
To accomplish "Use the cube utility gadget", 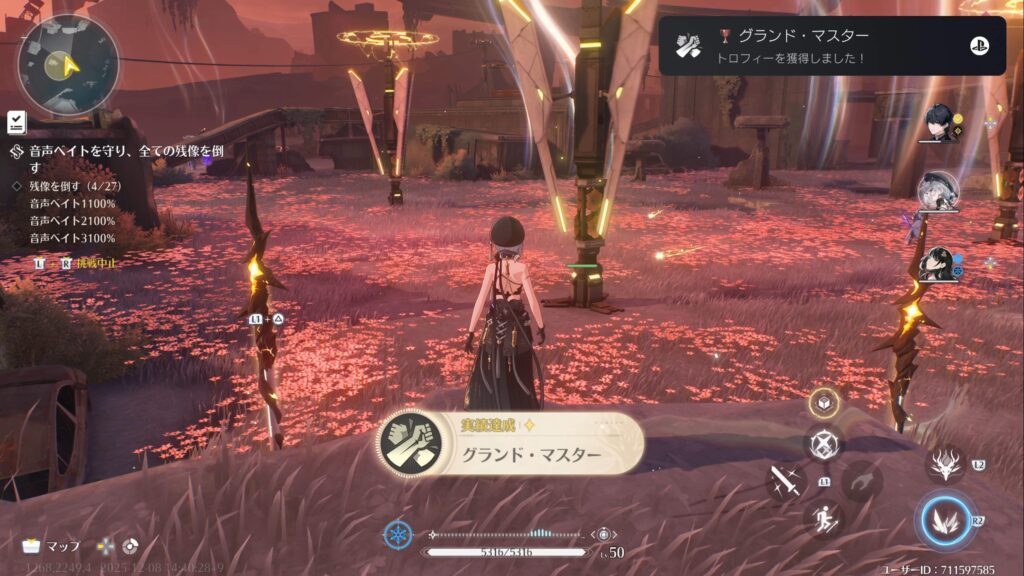I will (824, 403).
